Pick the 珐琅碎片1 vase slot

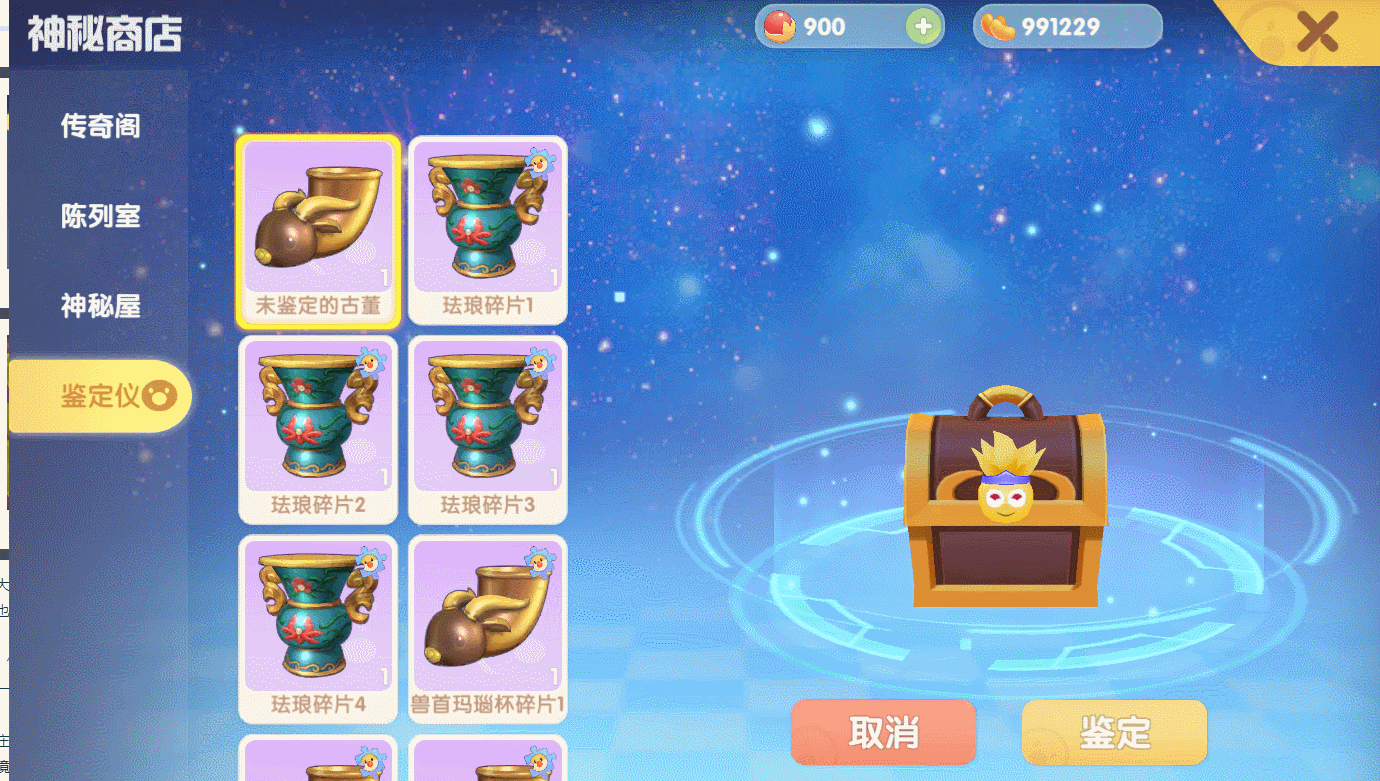488,230
